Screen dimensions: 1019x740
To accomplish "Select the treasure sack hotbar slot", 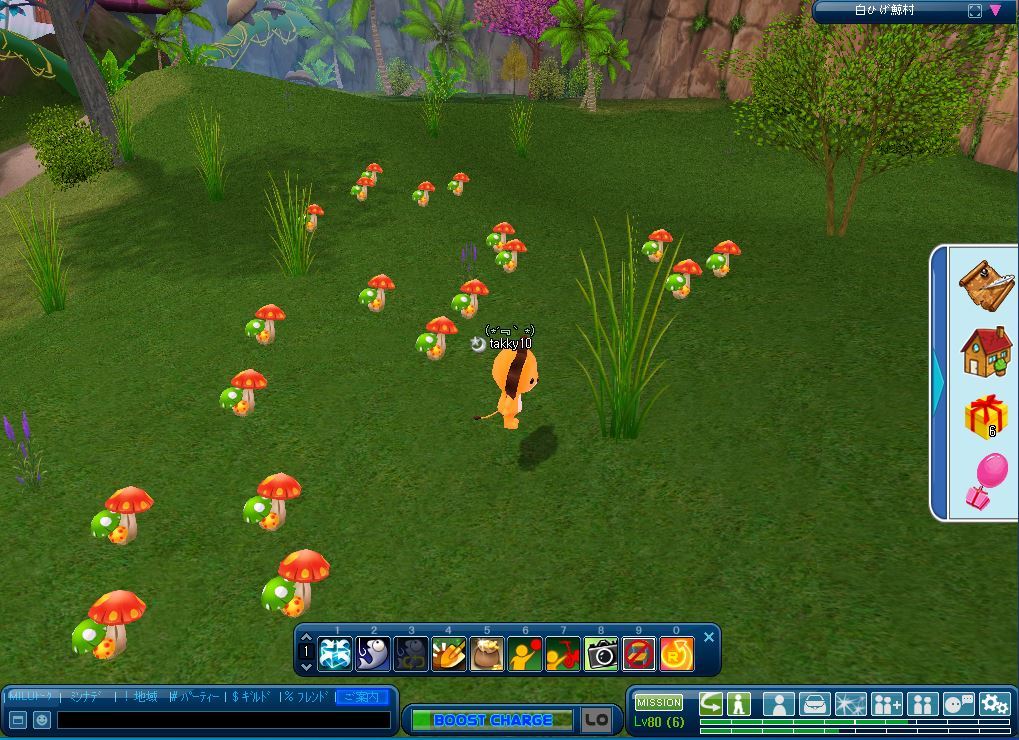I will (487, 654).
